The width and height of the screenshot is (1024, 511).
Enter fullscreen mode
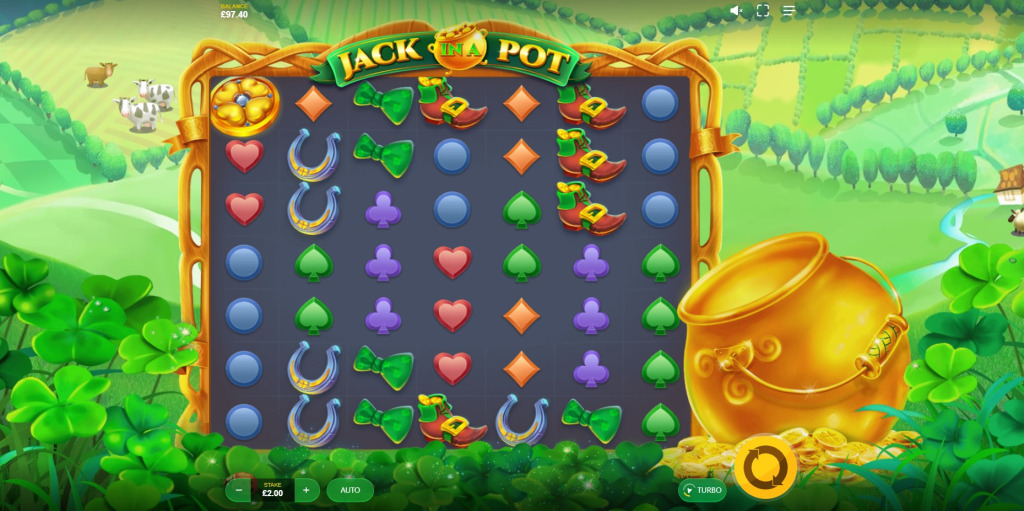pos(762,11)
